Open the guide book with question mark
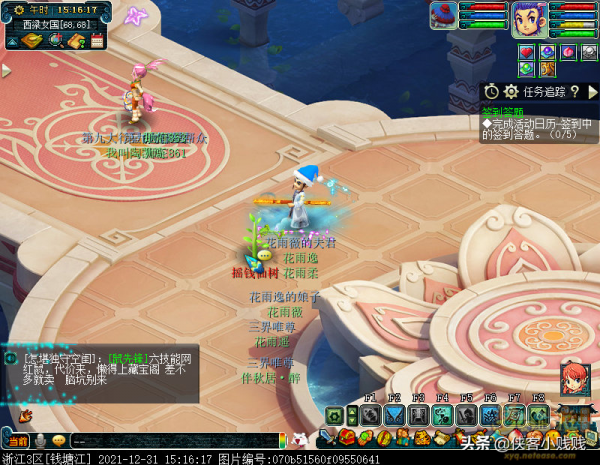 pyautogui.click(x=75, y=41)
